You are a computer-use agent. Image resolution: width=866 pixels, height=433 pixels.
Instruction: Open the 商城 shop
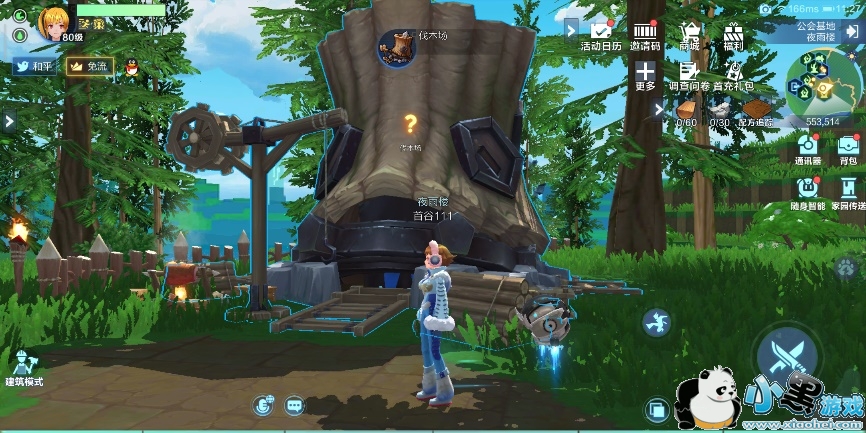(x=689, y=35)
